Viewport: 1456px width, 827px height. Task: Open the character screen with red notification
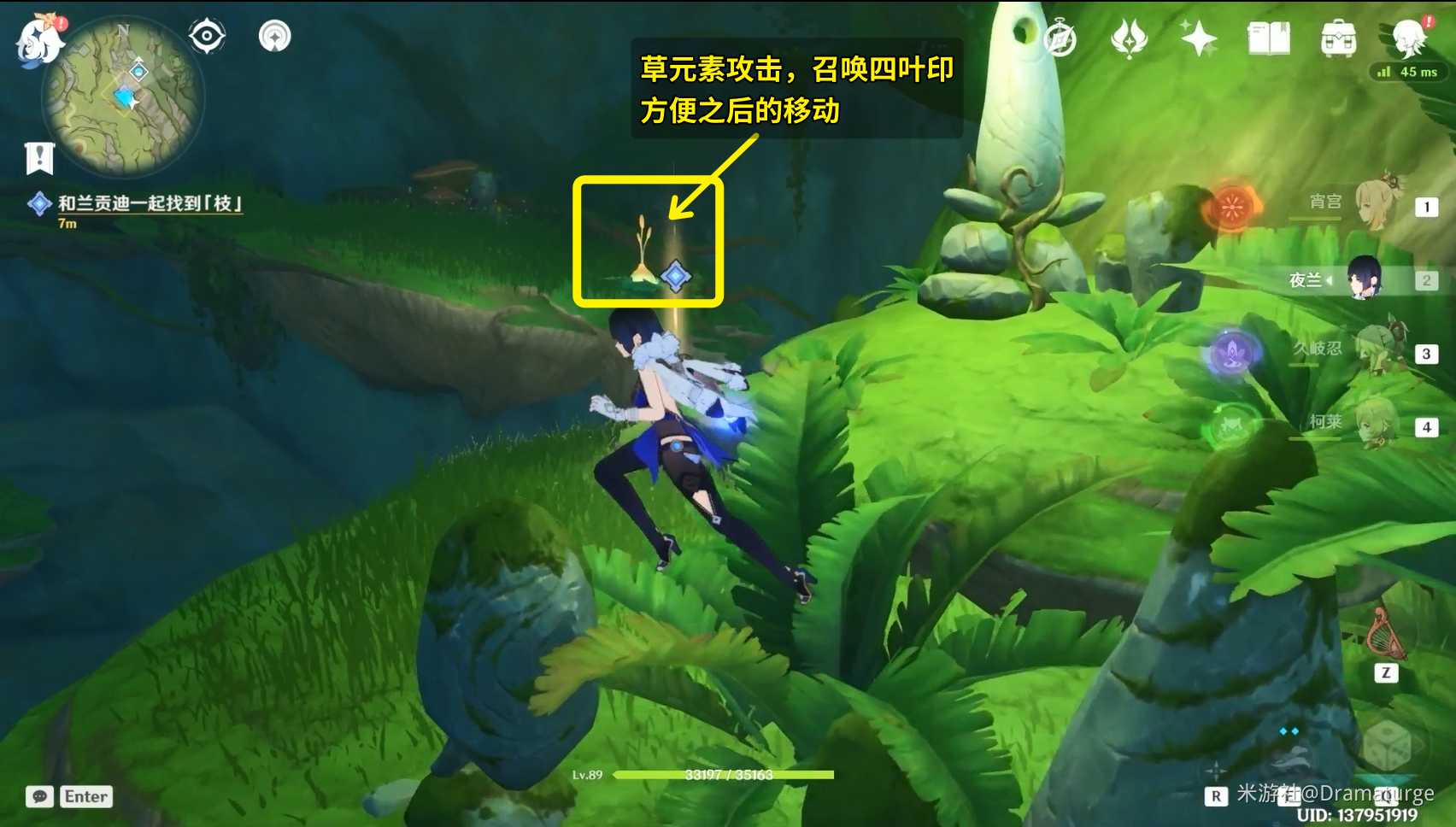1410,38
